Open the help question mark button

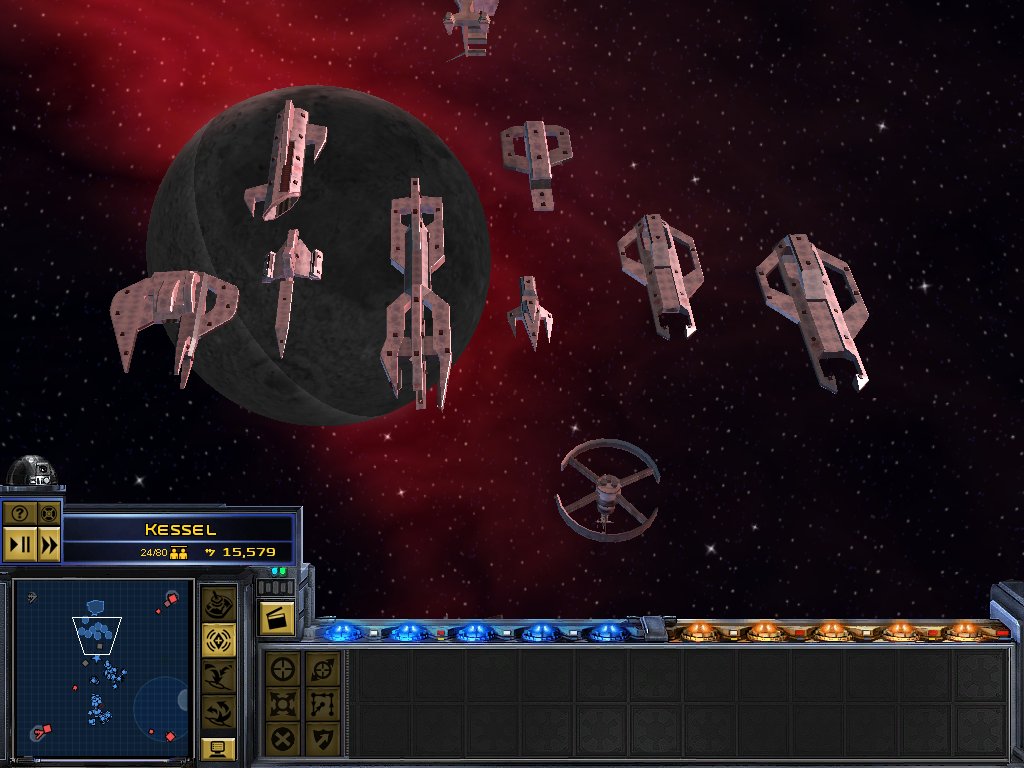pyautogui.click(x=19, y=515)
